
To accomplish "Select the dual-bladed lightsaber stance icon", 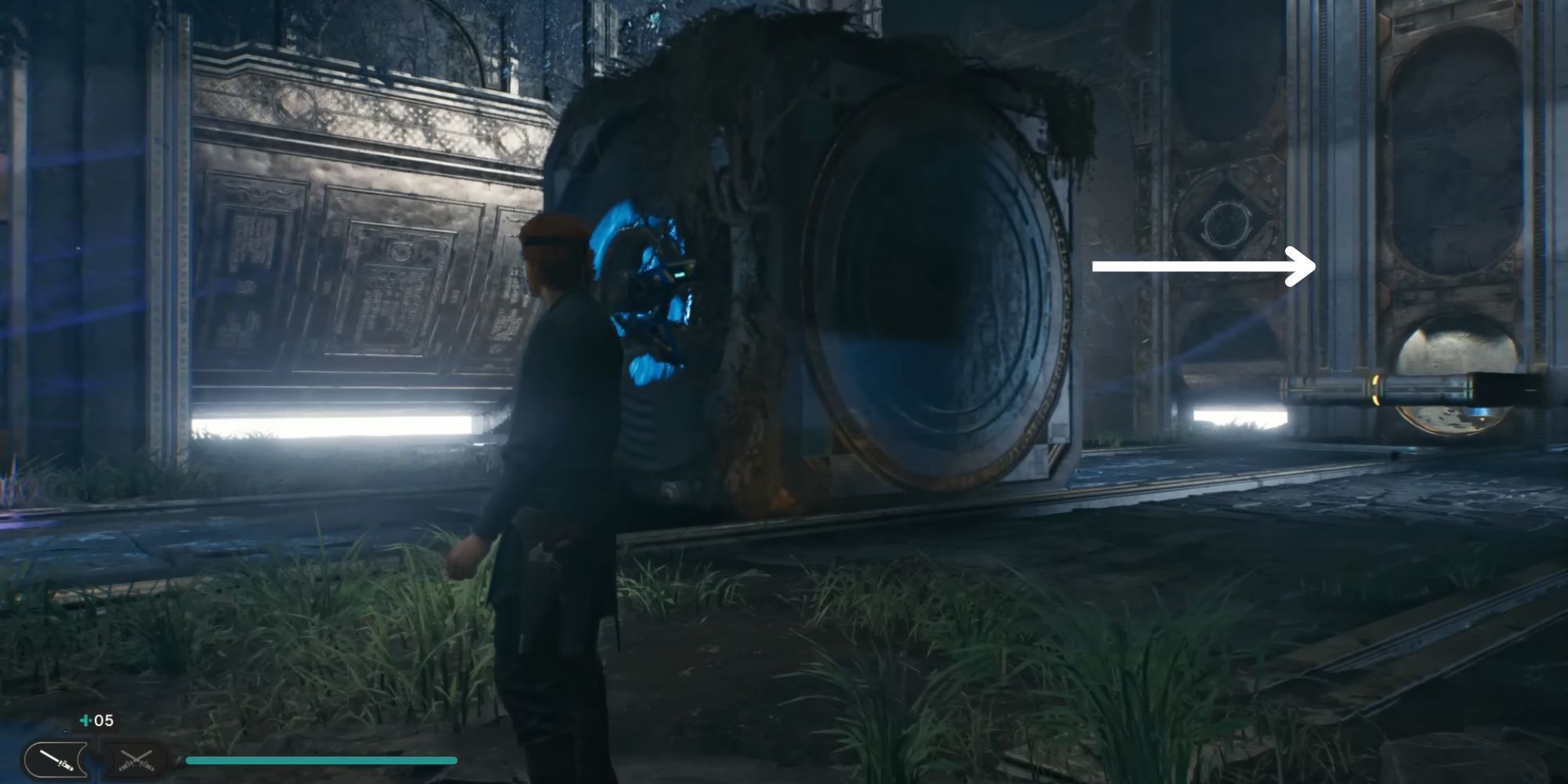I will pyautogui.click(x=135, y=760).
